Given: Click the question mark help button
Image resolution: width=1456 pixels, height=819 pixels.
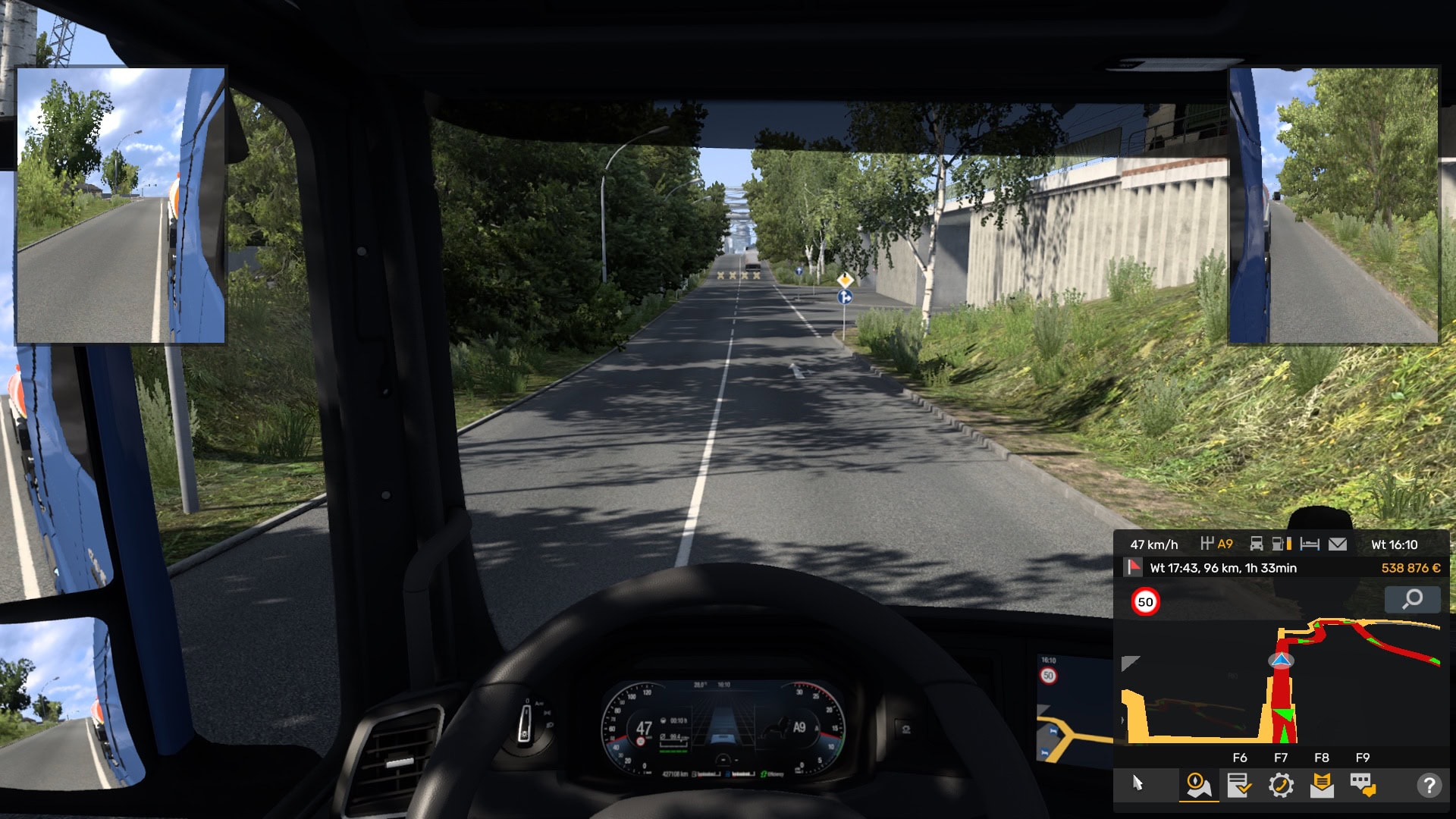Looking at the screenshot, I should pos(1430,785).
